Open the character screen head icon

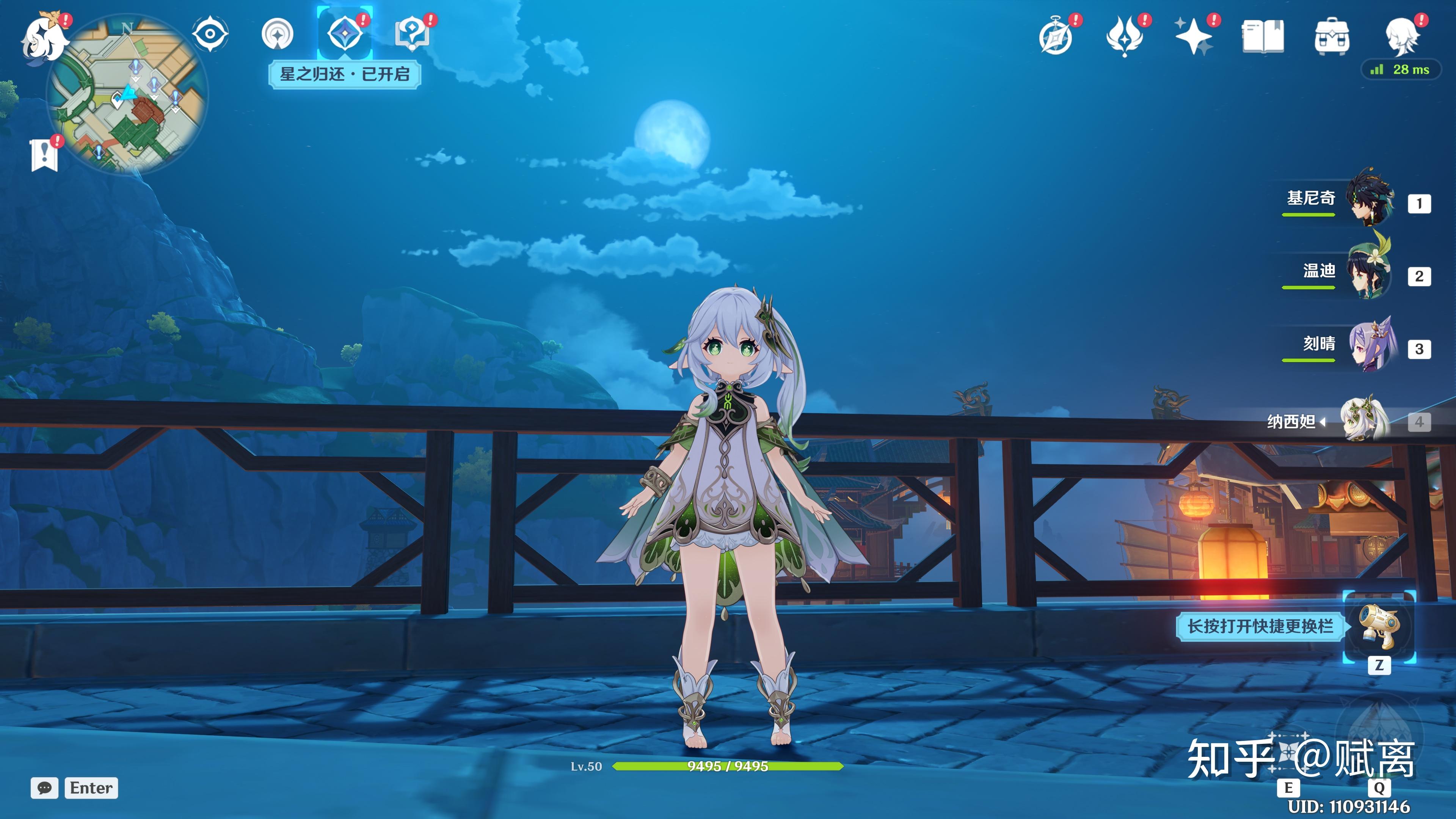tap(1401, 37)
